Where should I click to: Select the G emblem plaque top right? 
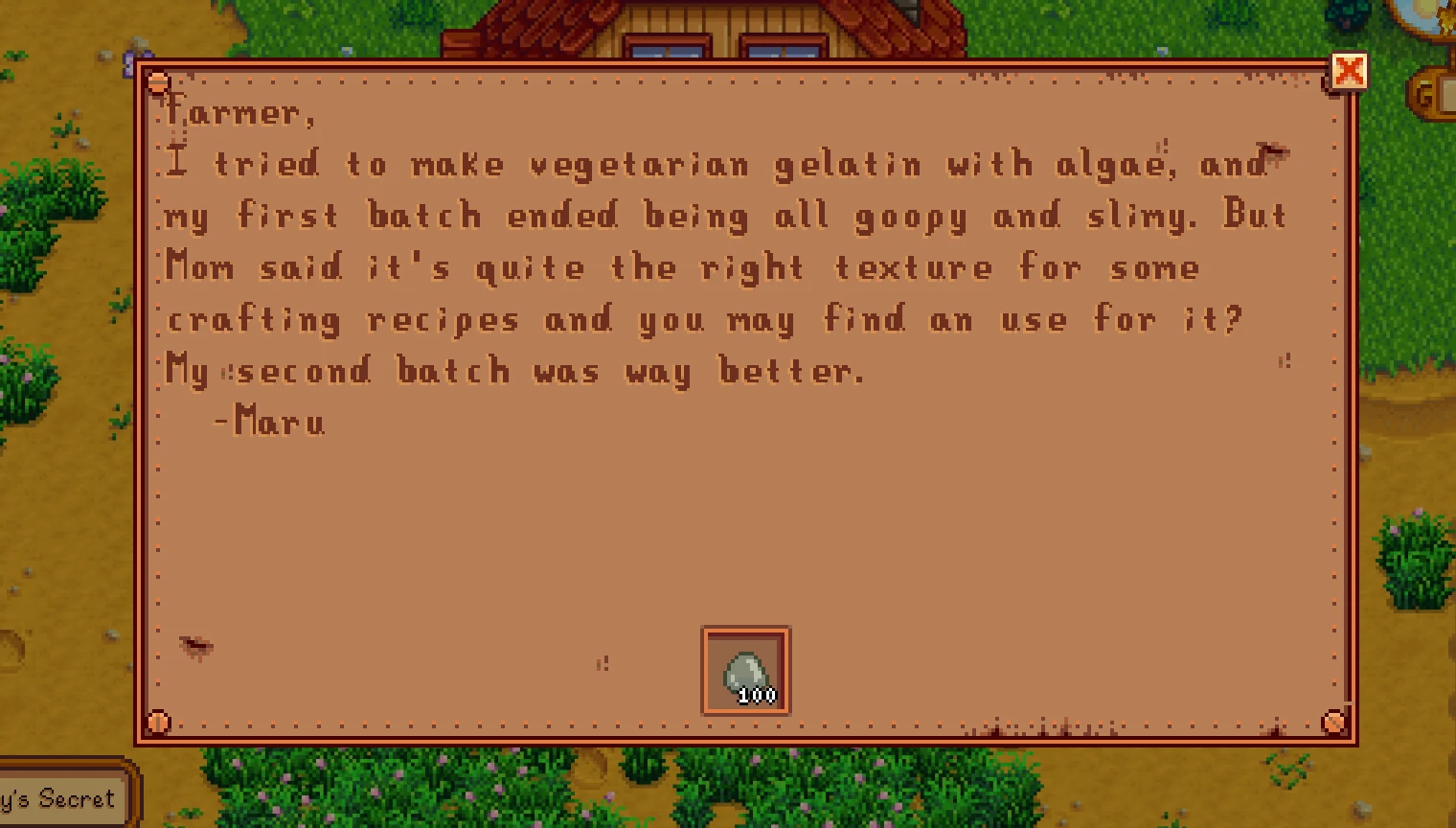click(1424, 96)
